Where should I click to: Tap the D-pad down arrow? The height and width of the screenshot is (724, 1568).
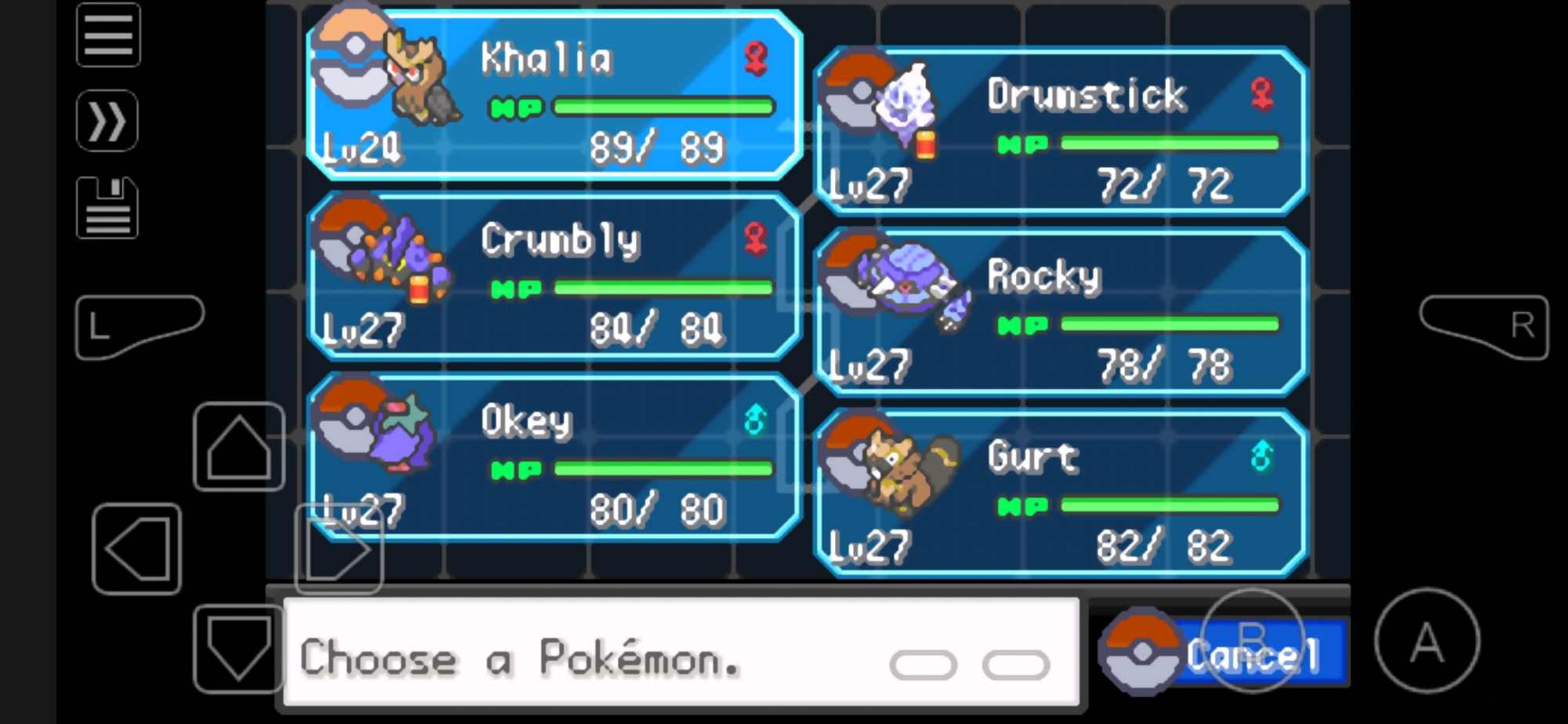(238, 647)
